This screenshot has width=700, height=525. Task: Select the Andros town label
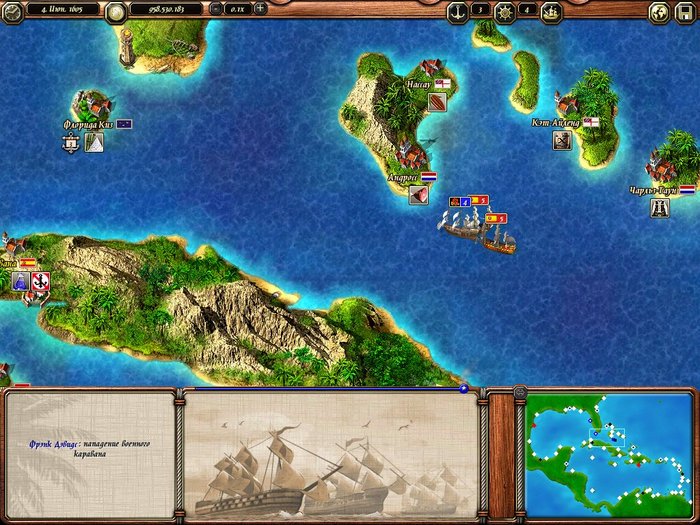click(x=403, y=177)
